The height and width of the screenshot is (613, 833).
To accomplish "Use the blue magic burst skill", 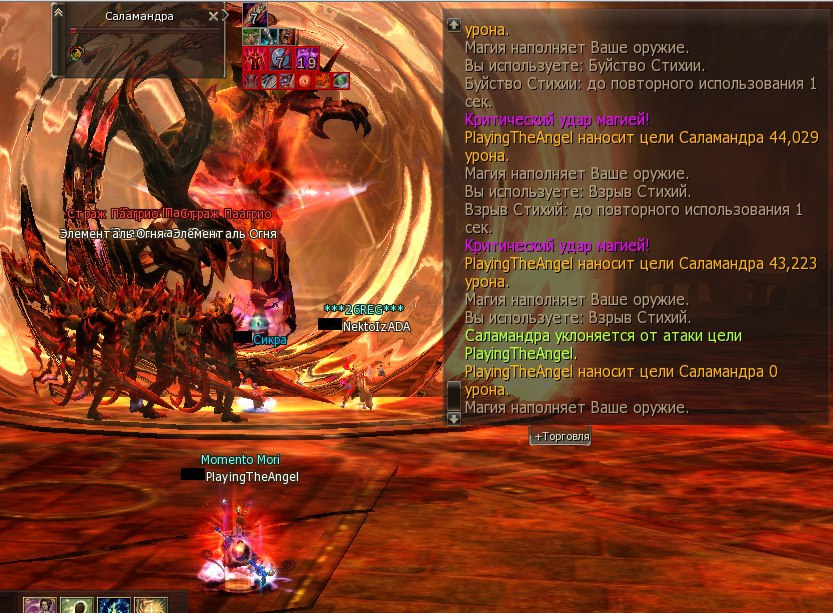I will 114,605.
